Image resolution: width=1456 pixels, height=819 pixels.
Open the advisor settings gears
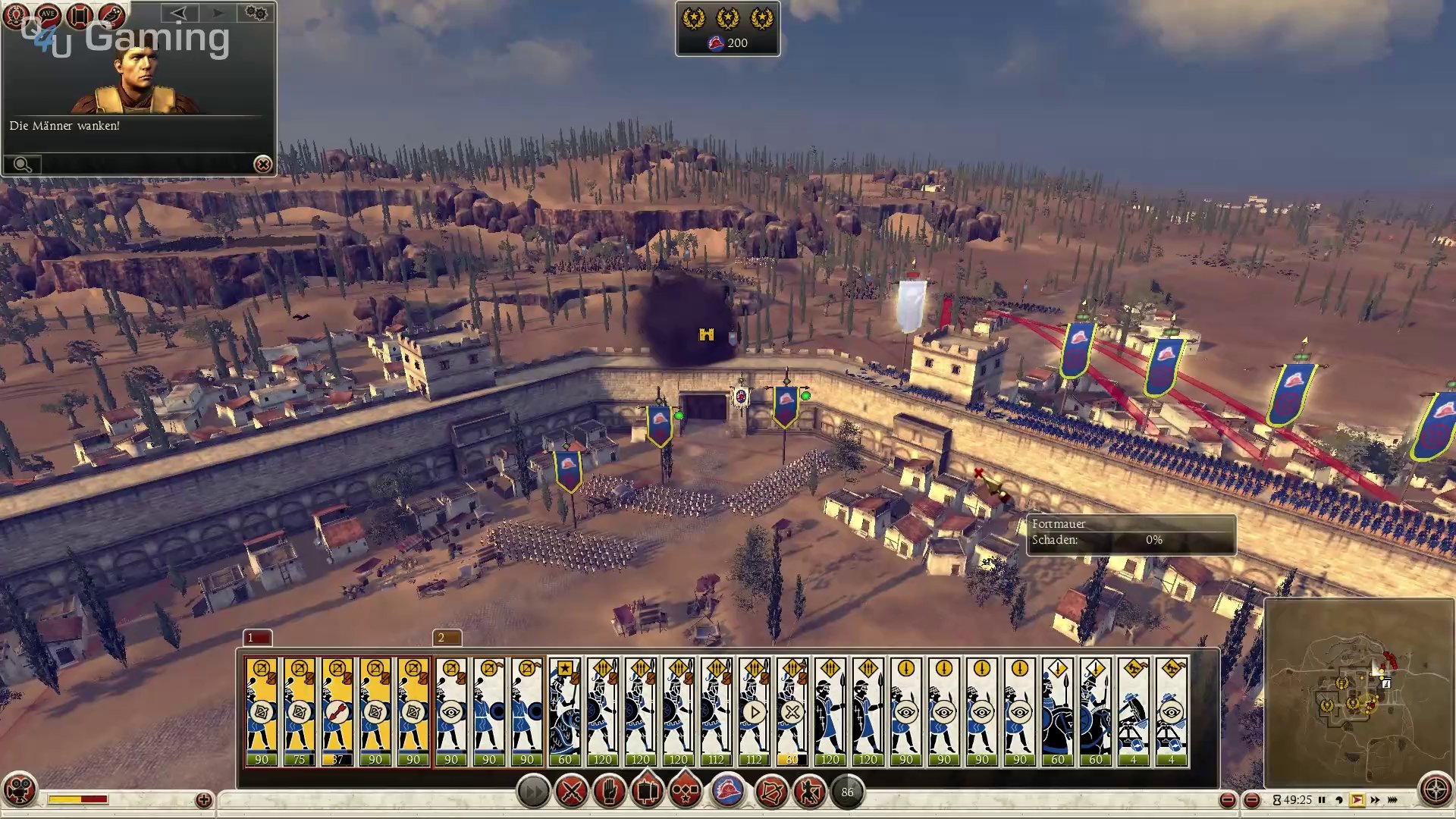(256, 13)
